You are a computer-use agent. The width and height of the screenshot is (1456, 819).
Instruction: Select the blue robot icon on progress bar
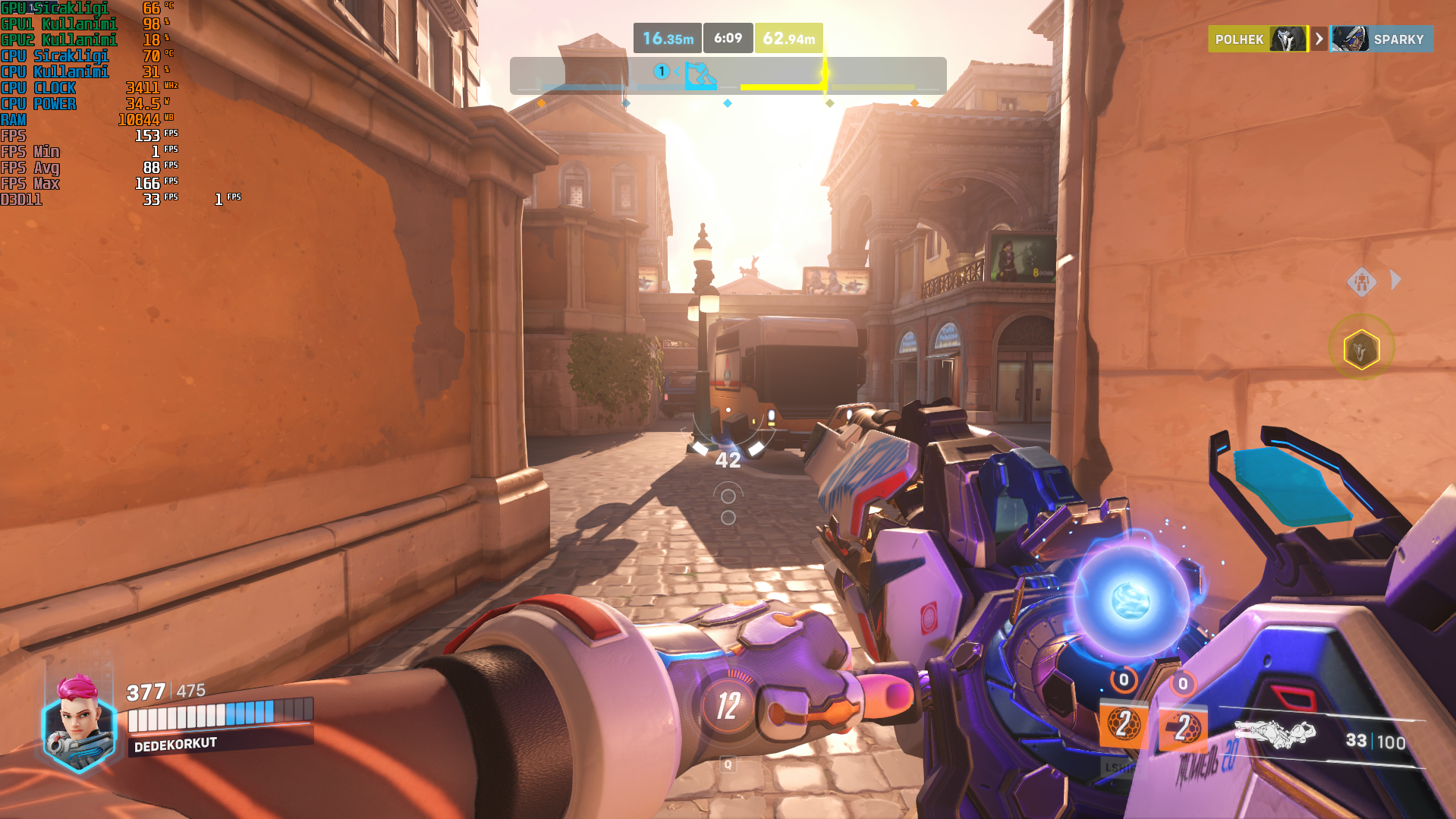700,75
